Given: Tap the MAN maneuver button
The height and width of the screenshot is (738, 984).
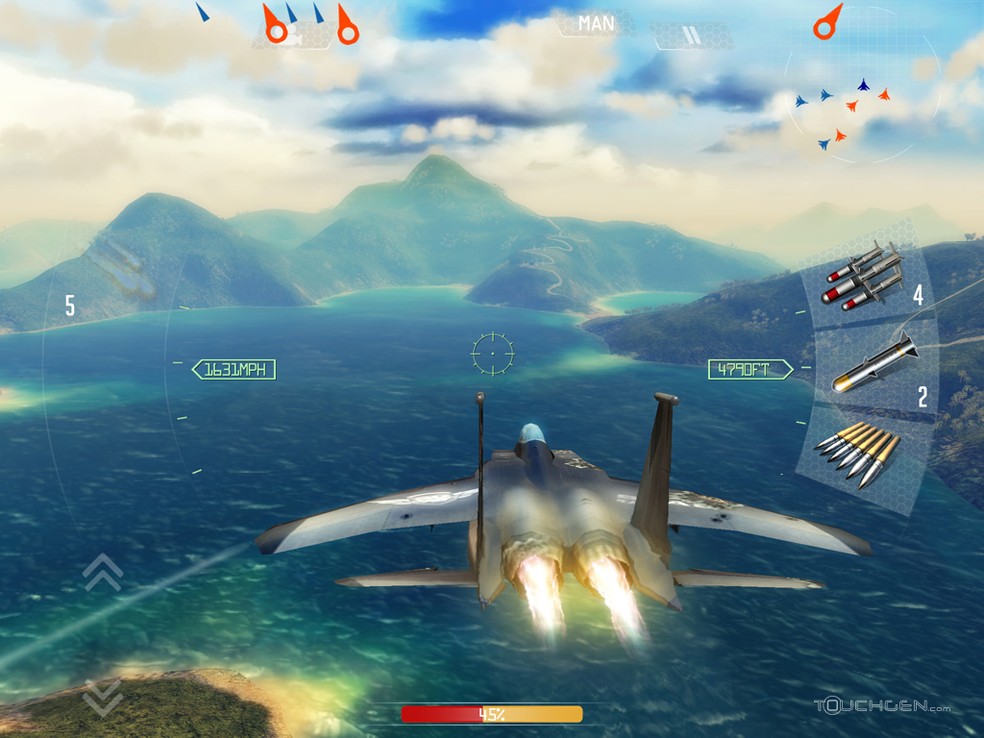Looking at the screenshot, I should (596, 22).
